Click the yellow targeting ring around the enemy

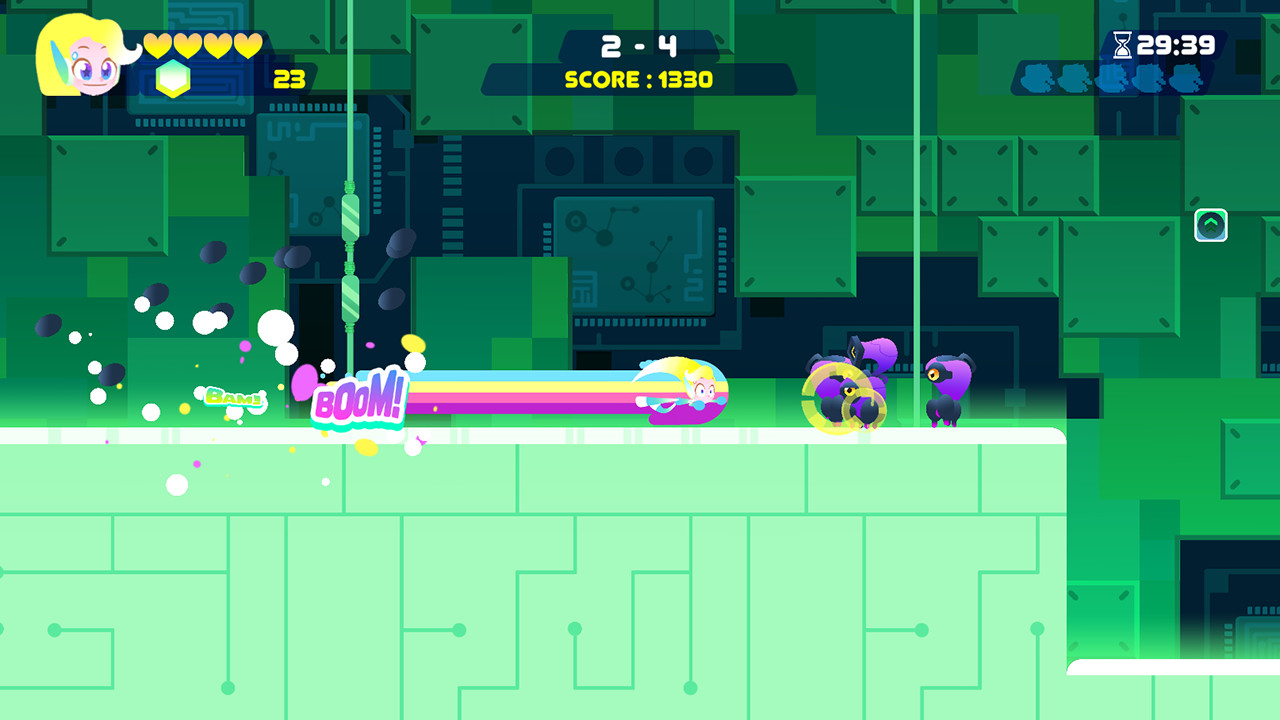click(x=843, y=398)
